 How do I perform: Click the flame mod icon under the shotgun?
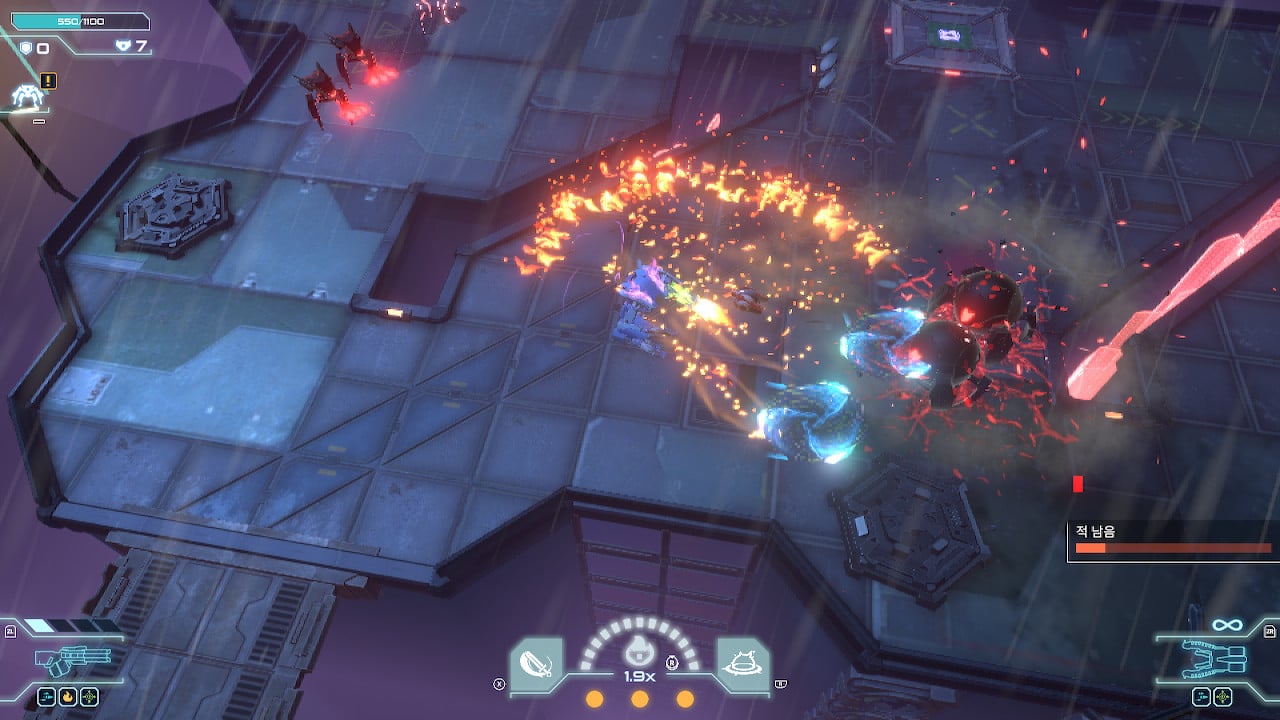click(x=68, y=696)
